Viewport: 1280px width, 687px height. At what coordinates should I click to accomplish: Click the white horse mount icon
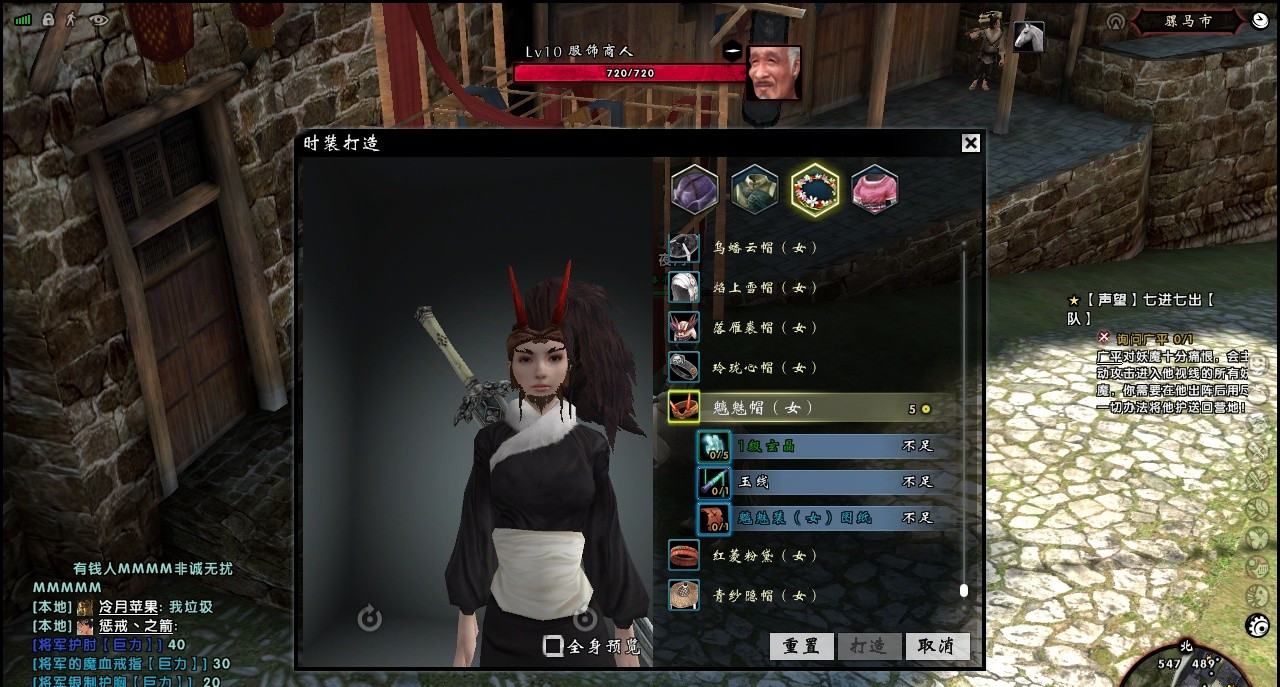click(x=1028, y=37)
